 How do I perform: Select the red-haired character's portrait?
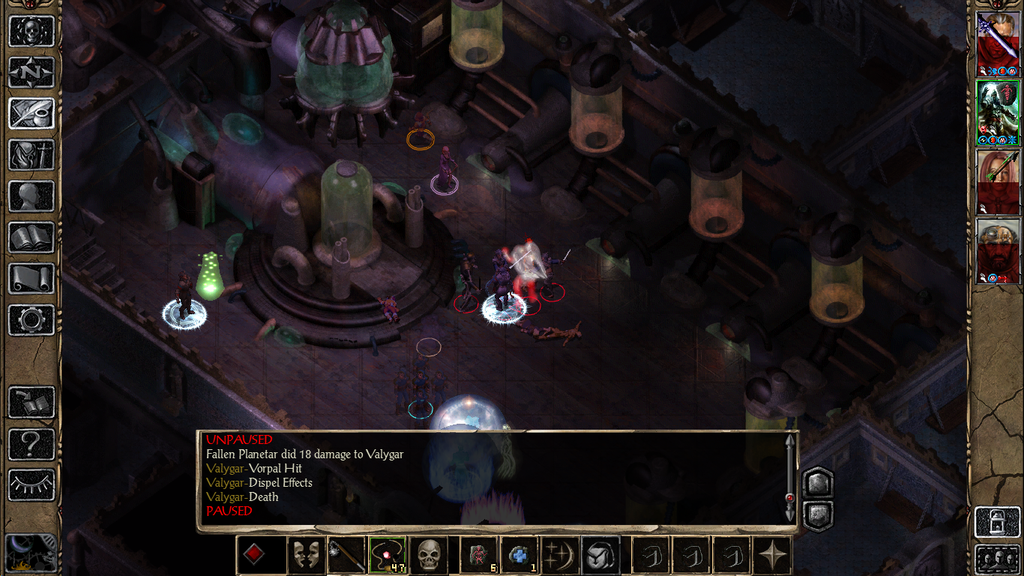997,182
